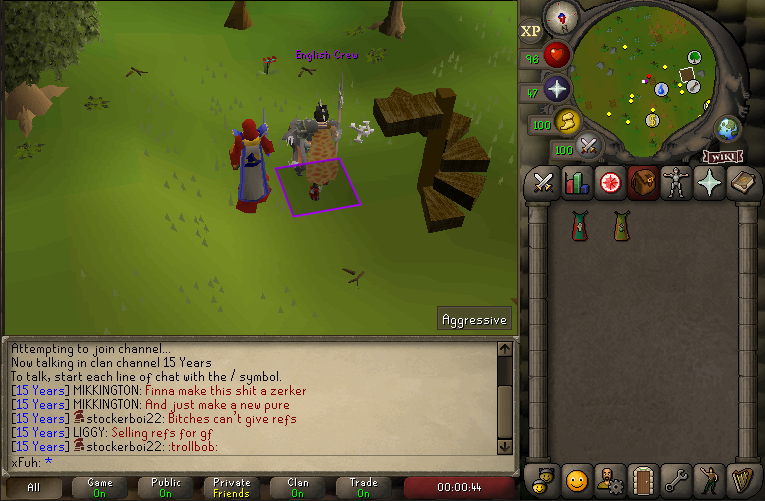Open the Music player harp tab
This screenshot has width=765, height=501.
pyautogui.click(x=743, y=480)
